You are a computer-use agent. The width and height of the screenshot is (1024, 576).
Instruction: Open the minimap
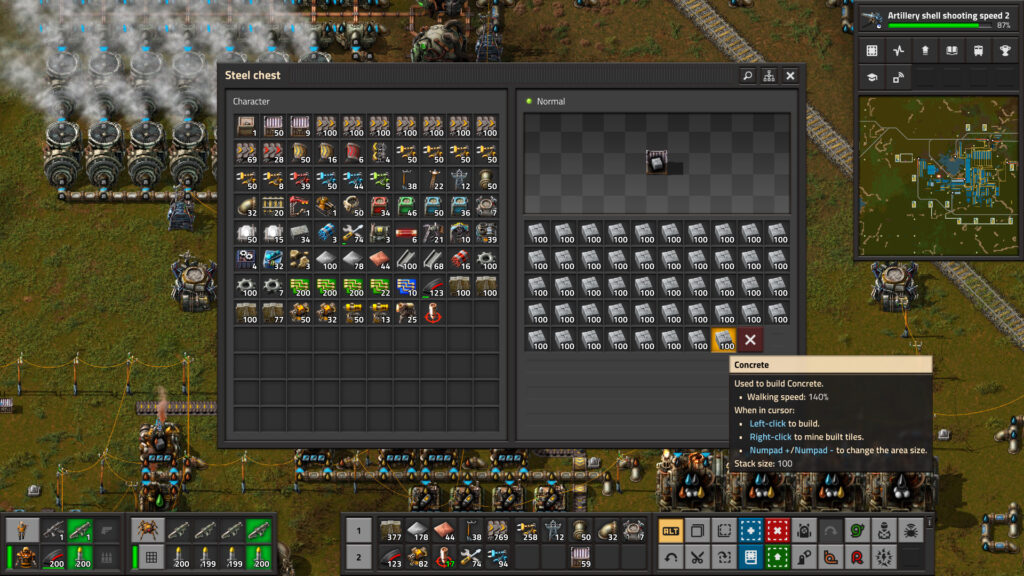(936, 176)
